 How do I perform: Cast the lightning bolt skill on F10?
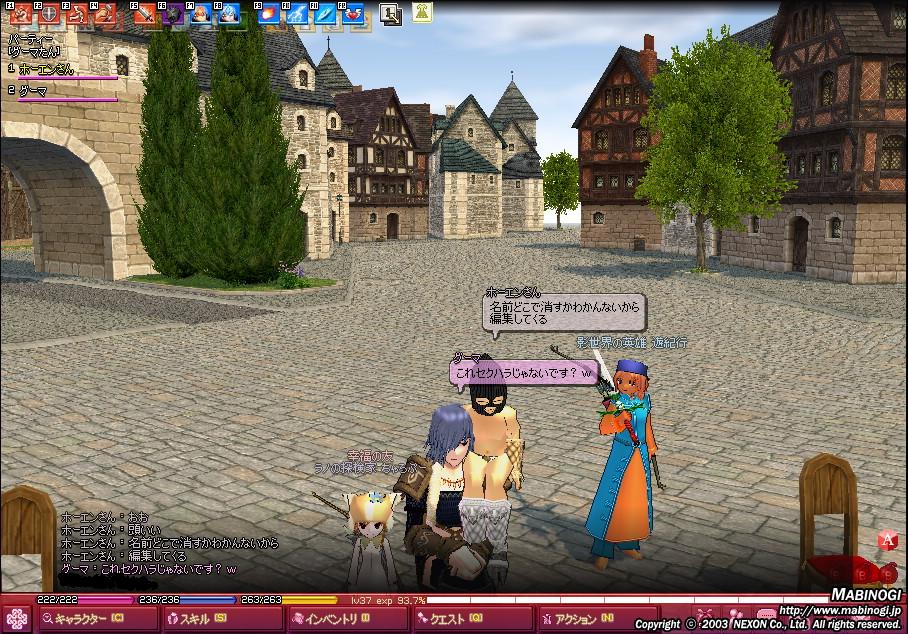296,14
